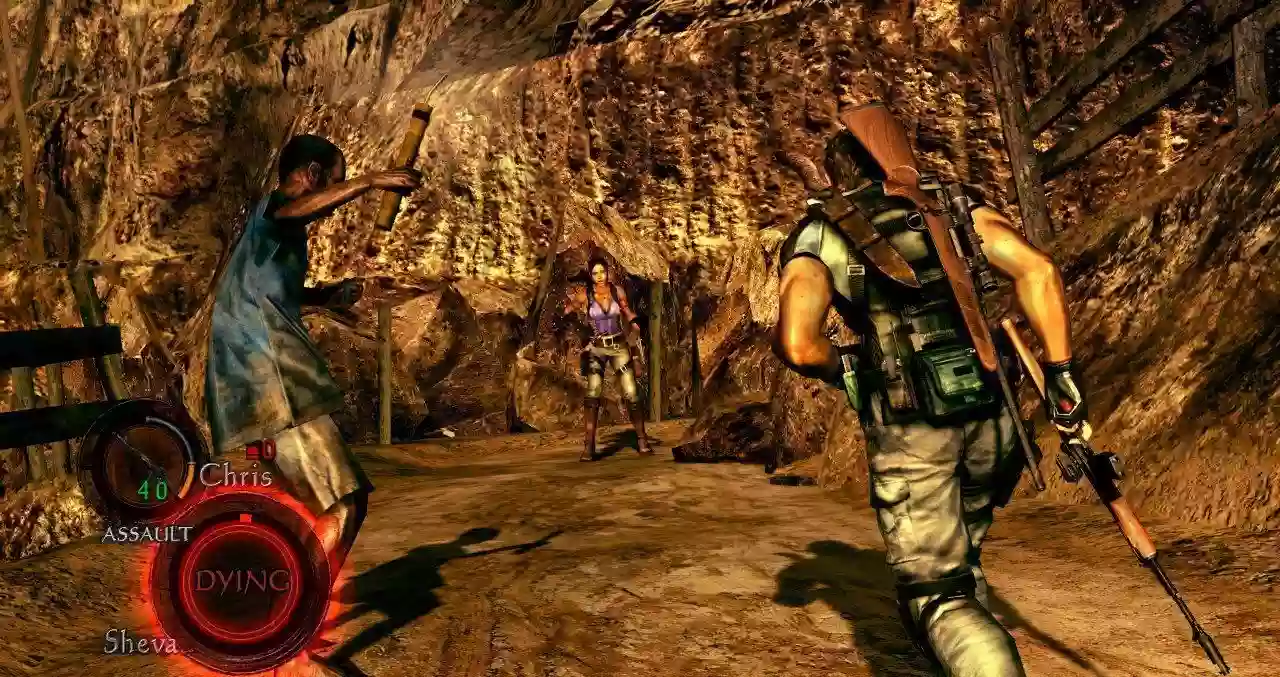This screenshot has width=1280, height=677.
Task: Click Sheva's red DYING status ring
Action: click(x=241, y=581)
